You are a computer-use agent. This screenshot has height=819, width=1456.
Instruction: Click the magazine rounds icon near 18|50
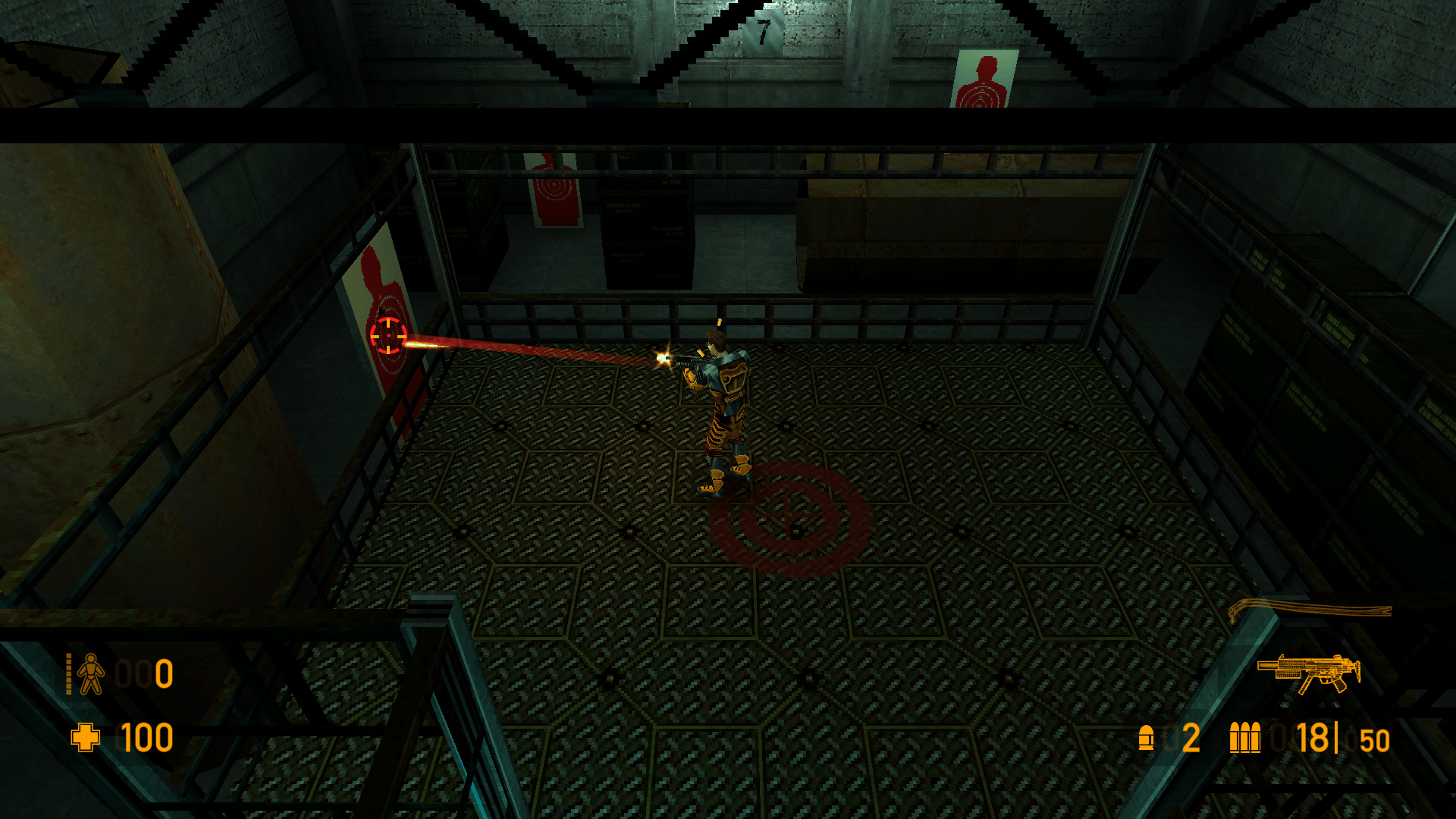[x=1246, y=736]
